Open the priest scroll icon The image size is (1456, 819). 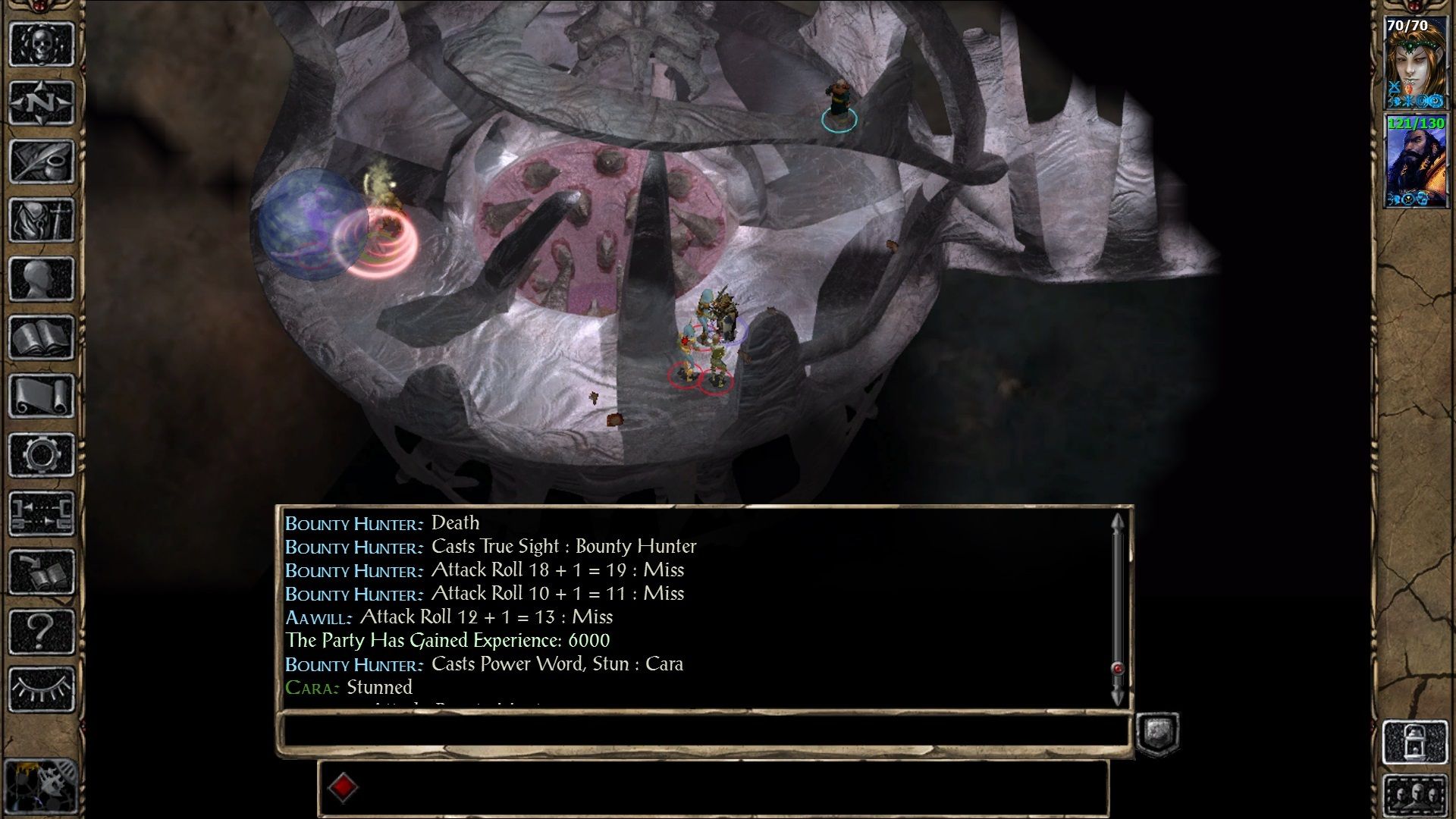tap(42, 396)
